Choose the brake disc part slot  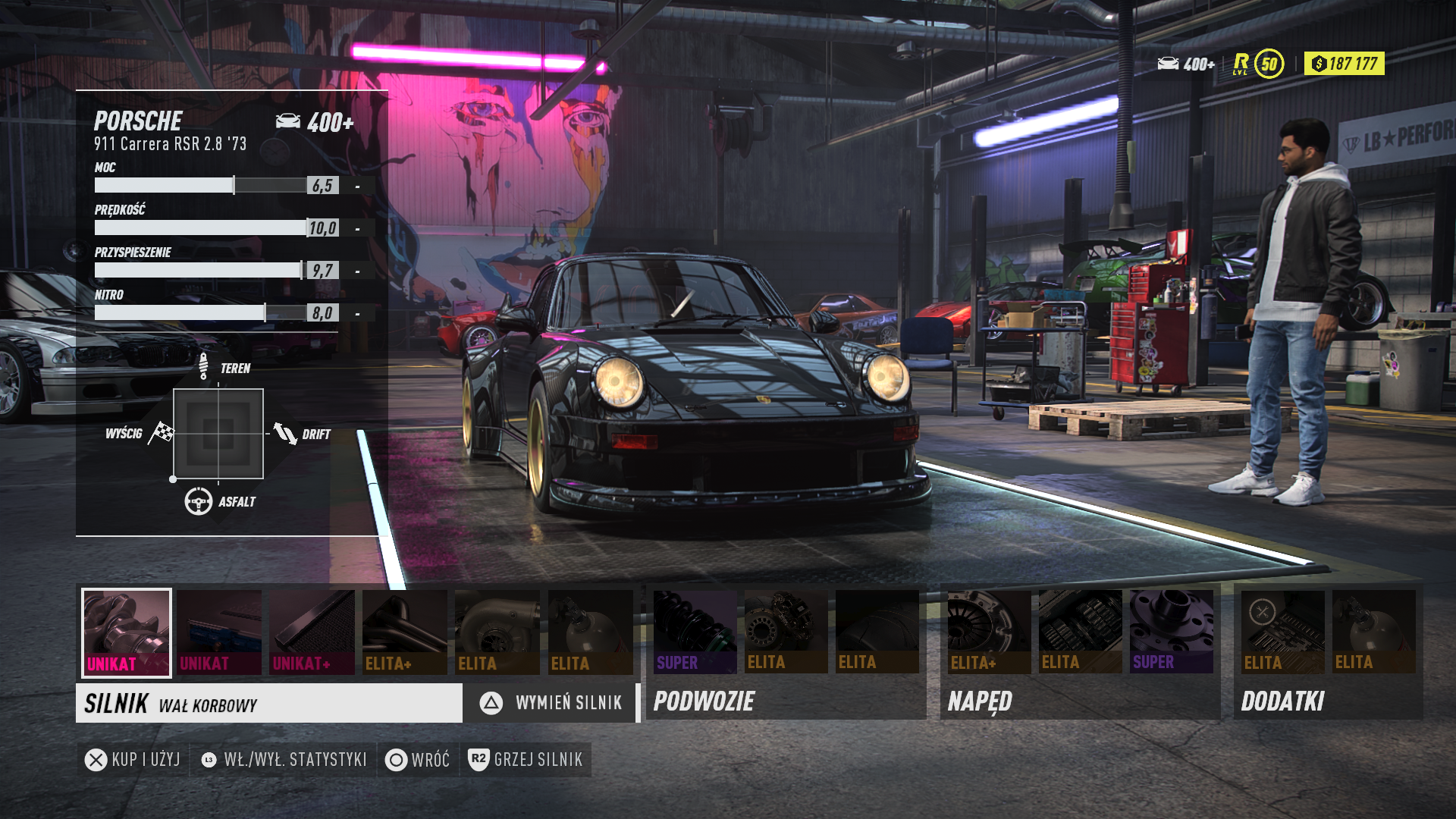(786, 632)
